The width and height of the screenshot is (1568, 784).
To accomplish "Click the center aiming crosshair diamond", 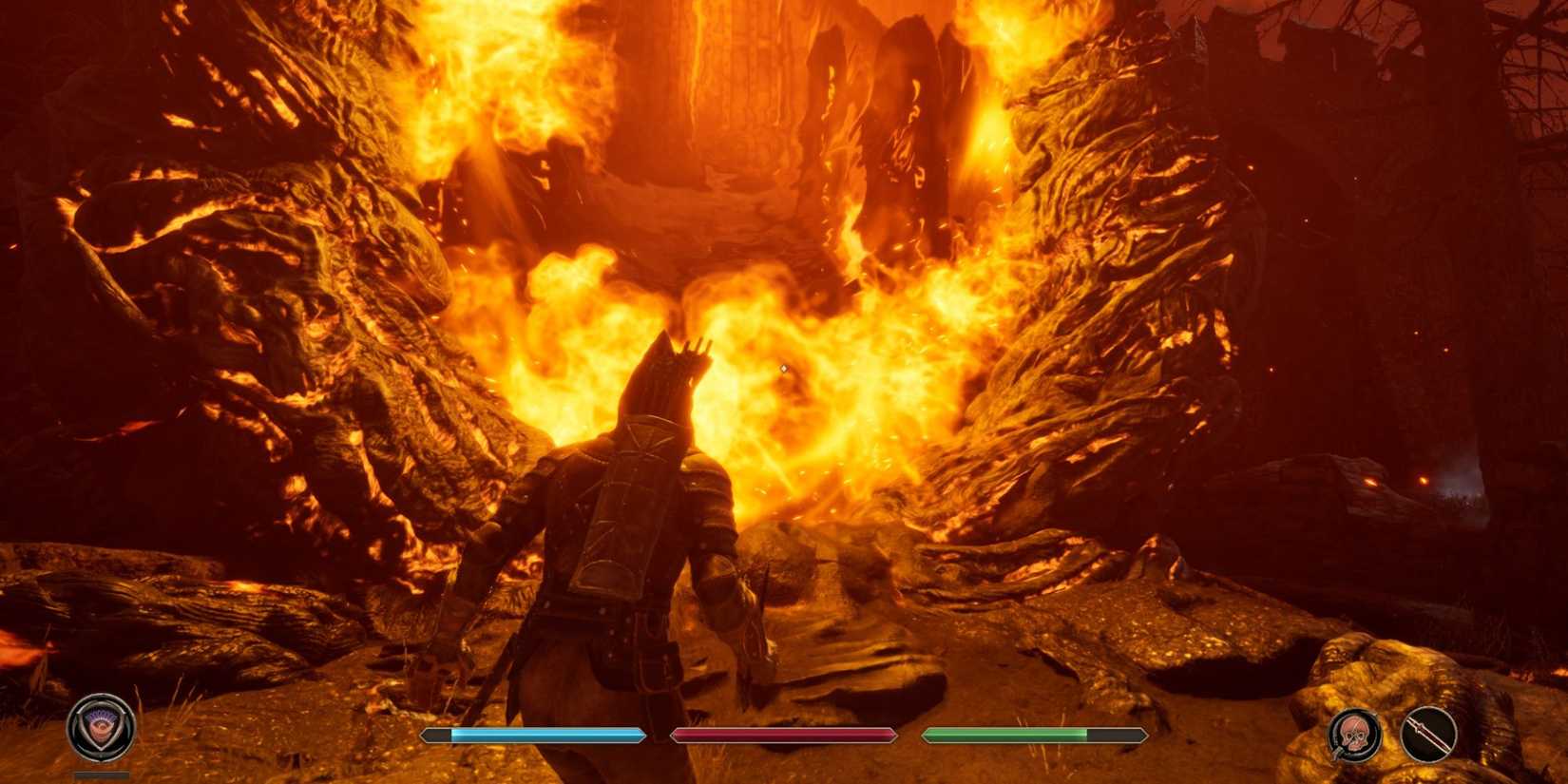I will (x=784, y=366).
